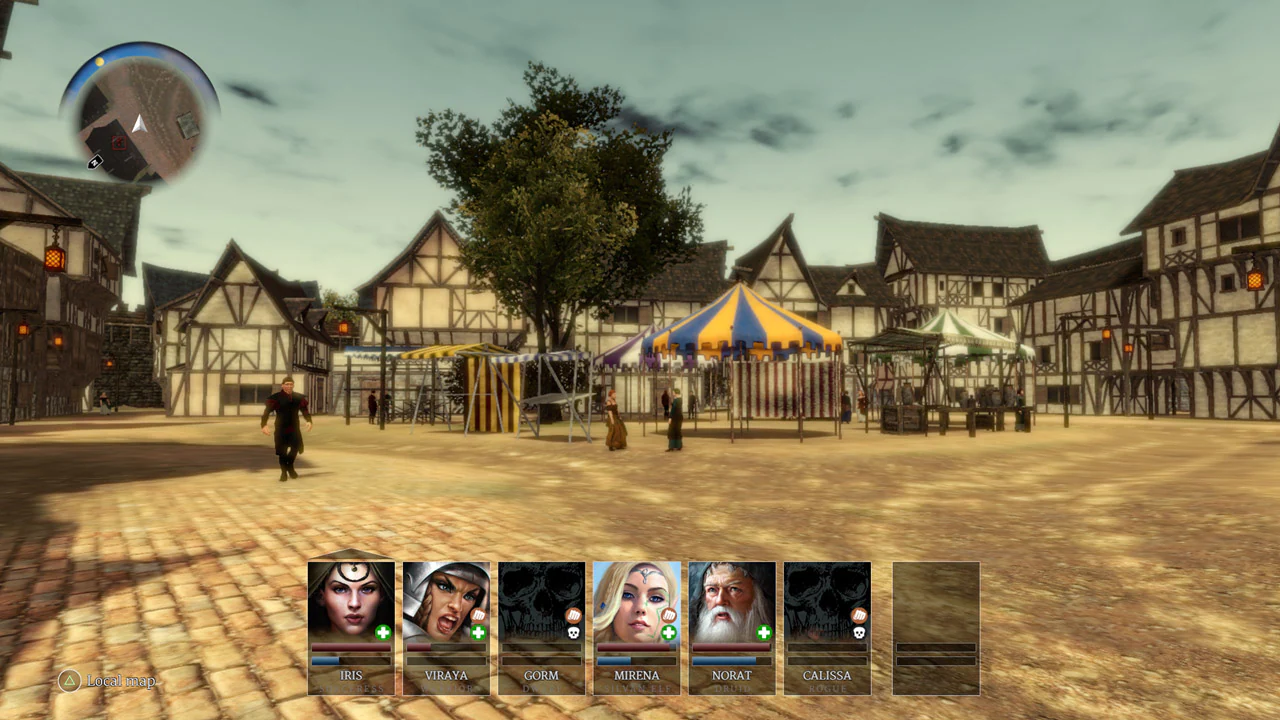Click the skull icon on Gorm's portrait
1280x720 pixels.
[573, 632]
